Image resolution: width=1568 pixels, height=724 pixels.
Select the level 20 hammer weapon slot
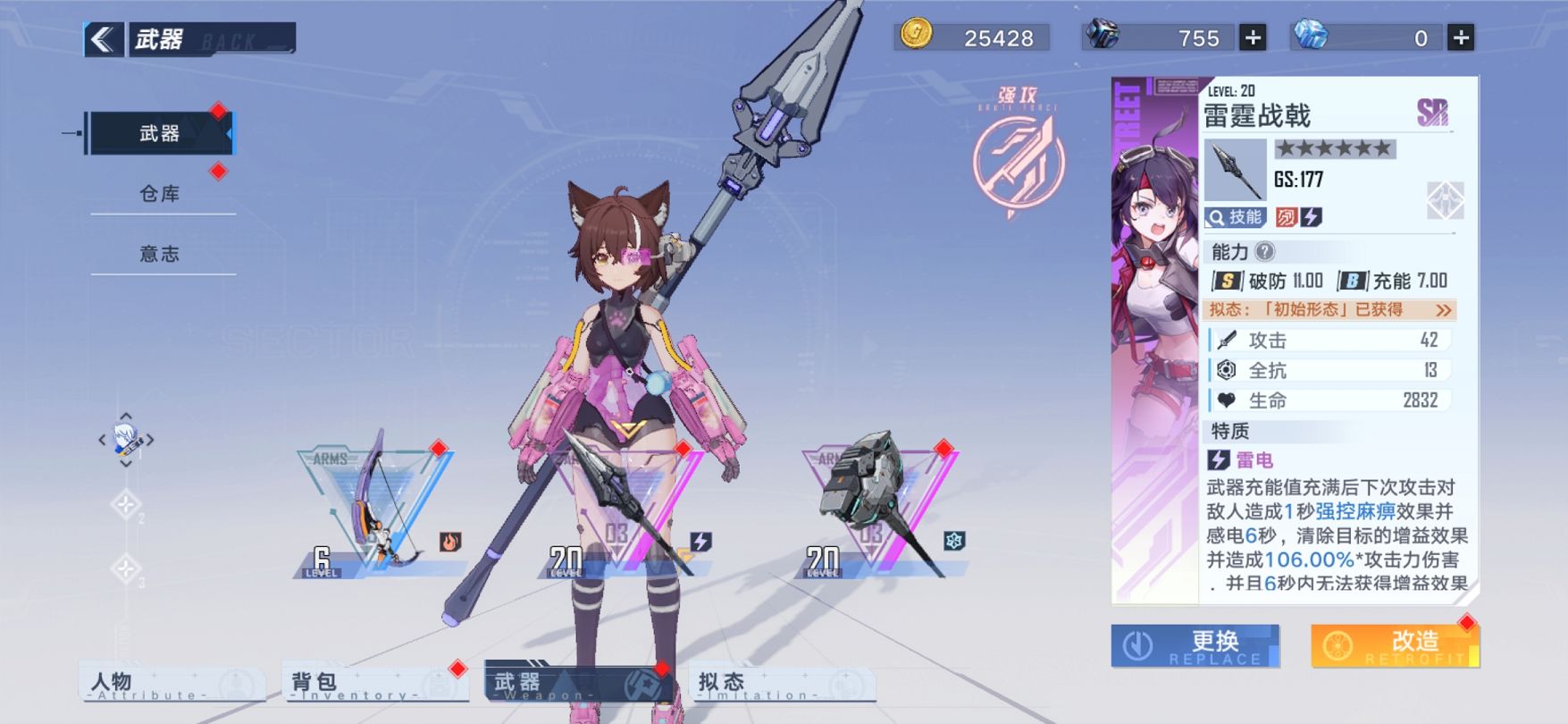pyautogui.click(x=880, y=509)
